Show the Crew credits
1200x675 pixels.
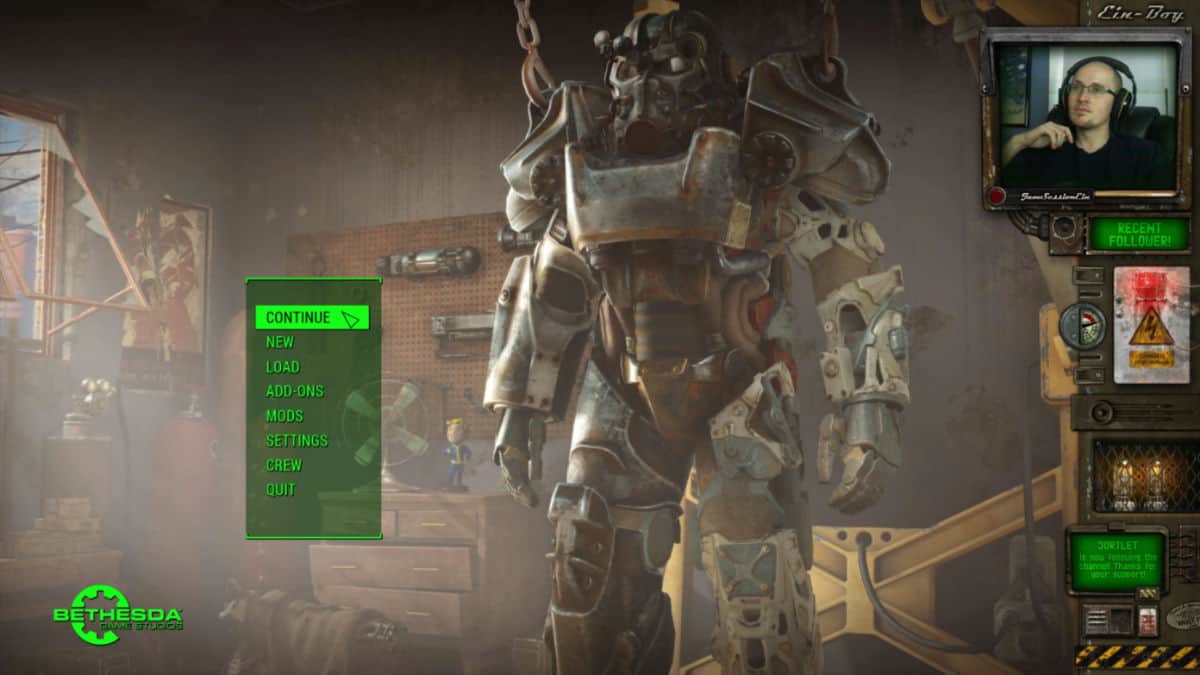(x=284, y=465)
